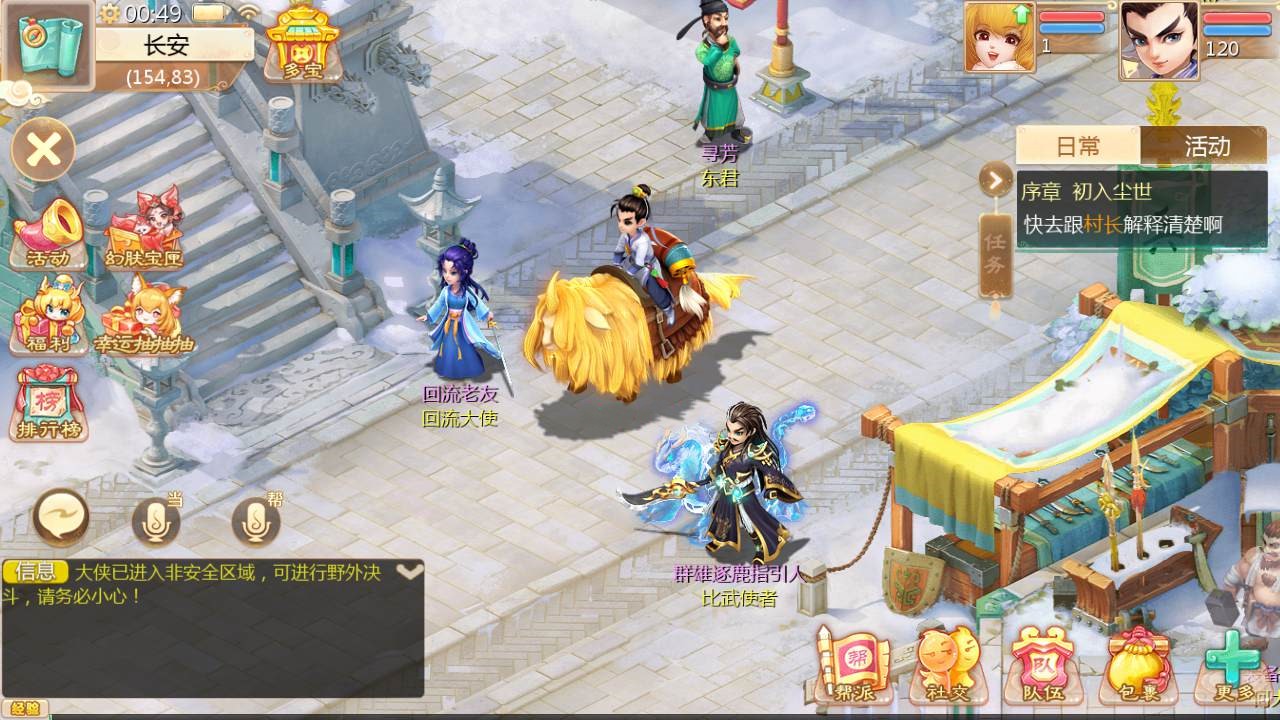Open the 帮派 guild menu
The width and height of the screenshot is (1280, 720).
click(850, 665)
